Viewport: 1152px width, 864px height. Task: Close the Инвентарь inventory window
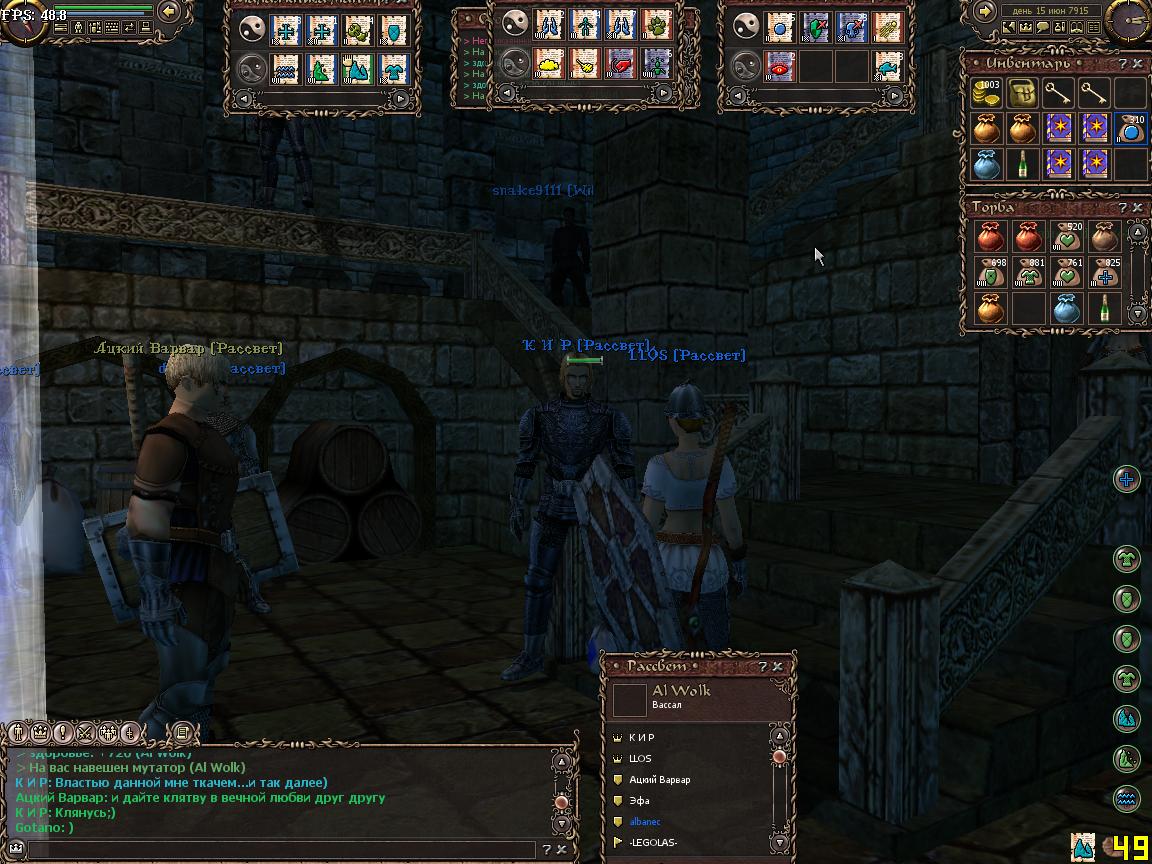1137,64
